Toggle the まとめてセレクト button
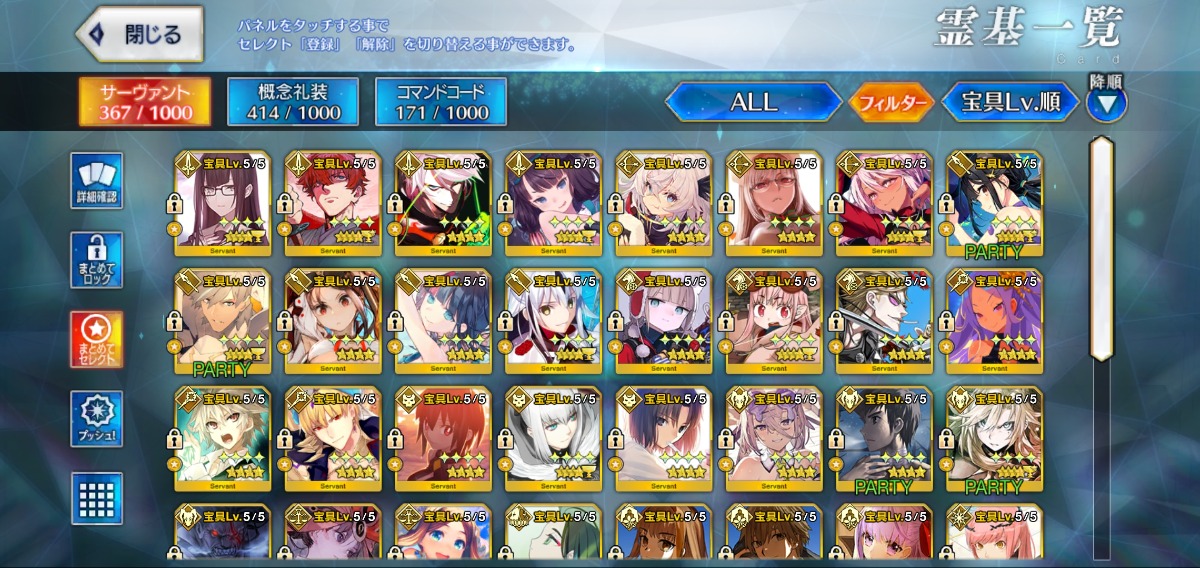 (x=97, y=340)
